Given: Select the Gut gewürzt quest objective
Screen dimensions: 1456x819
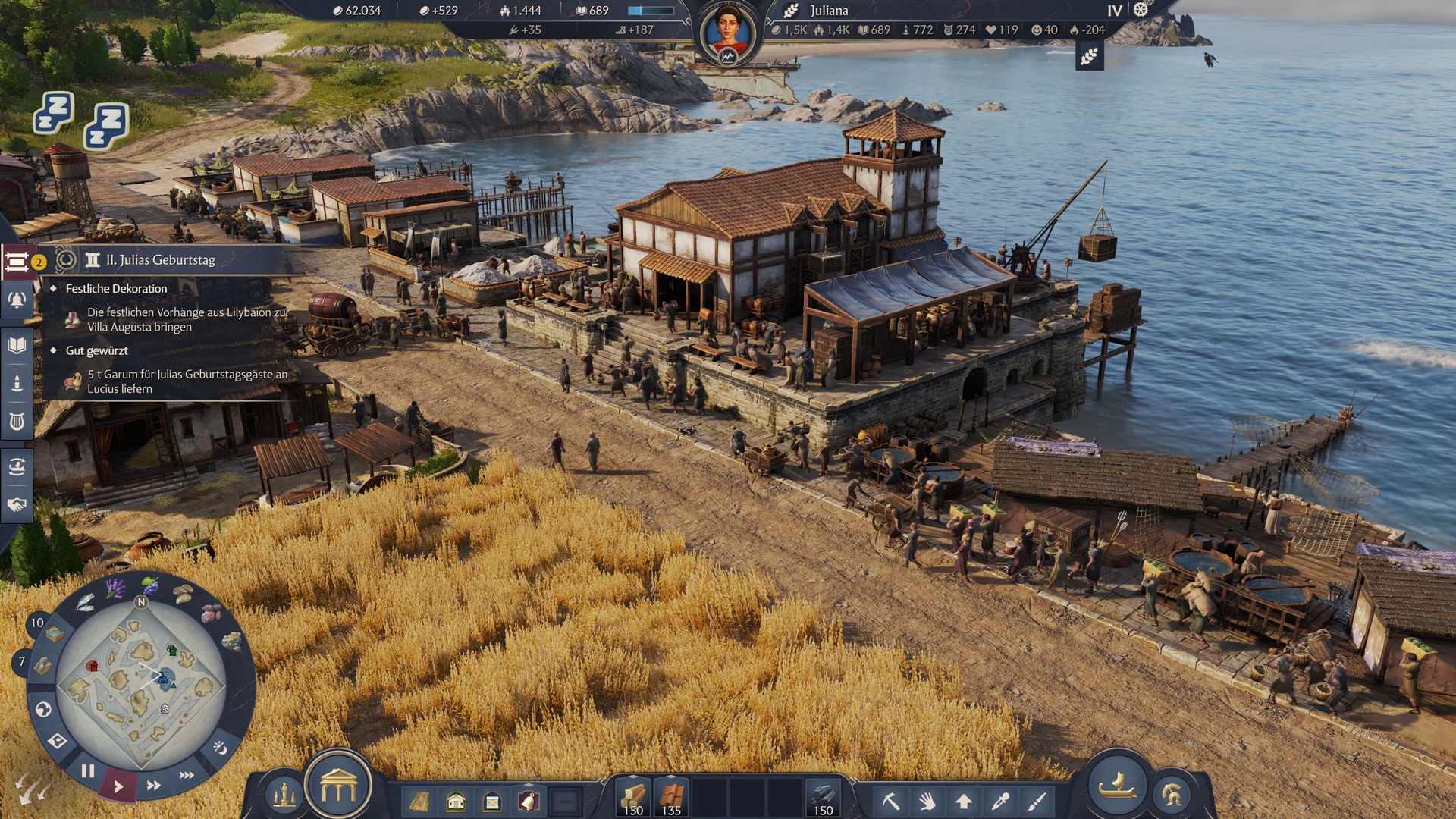Looking at the screenshot, I should coord(96,350).
